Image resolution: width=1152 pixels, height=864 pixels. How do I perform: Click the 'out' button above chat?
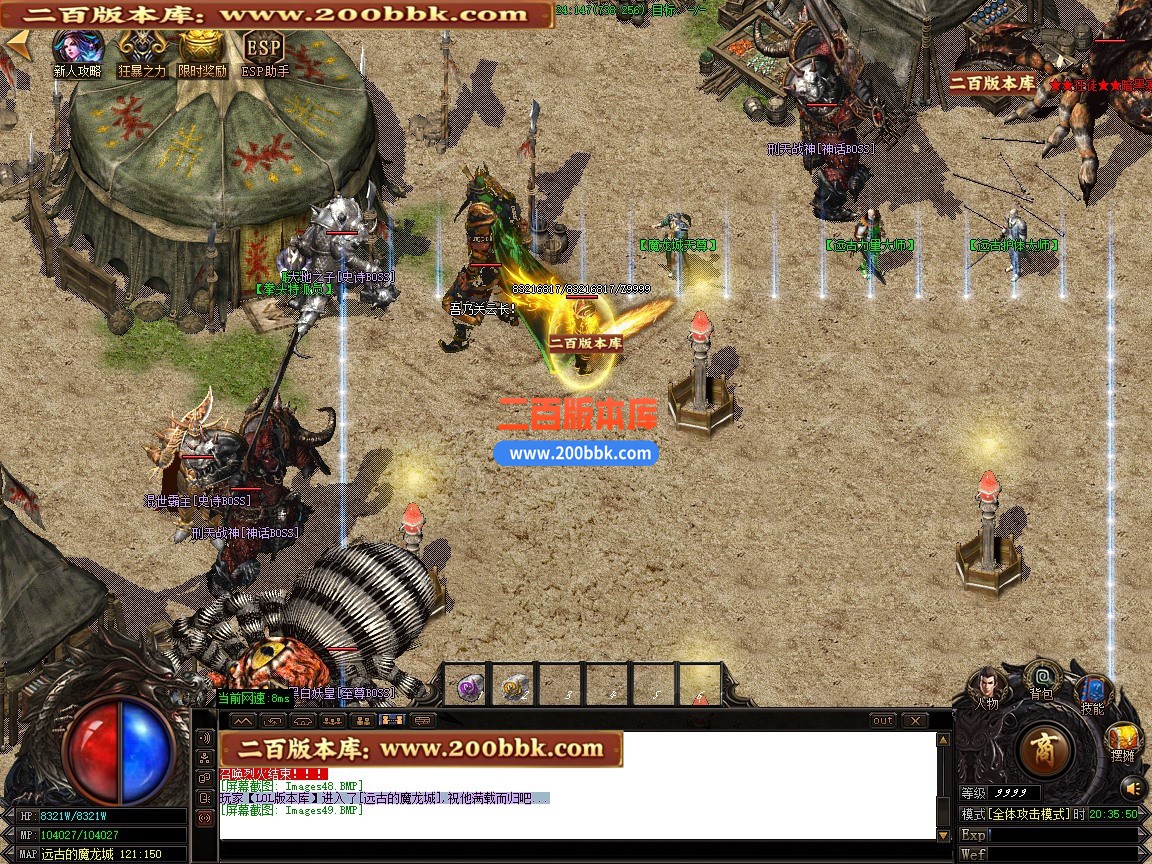click(x=883, y=720)
